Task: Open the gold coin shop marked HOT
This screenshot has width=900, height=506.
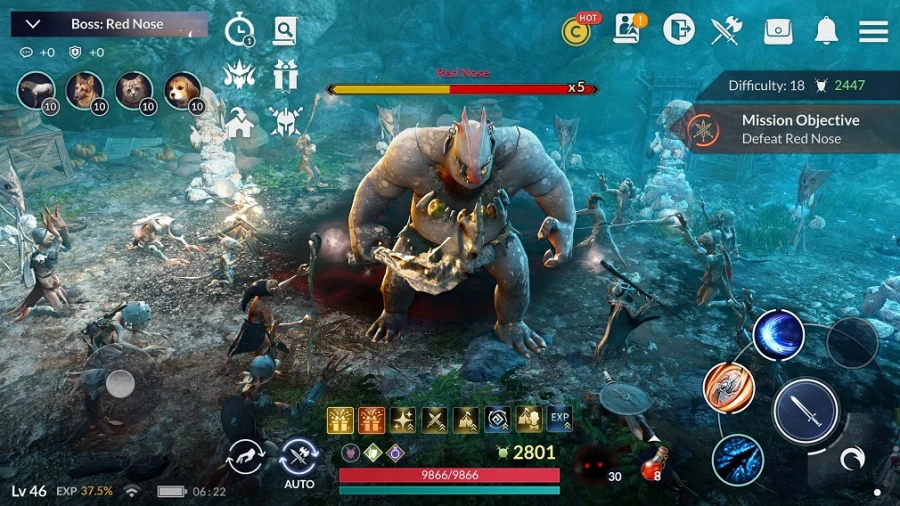Action: point(576,31)
